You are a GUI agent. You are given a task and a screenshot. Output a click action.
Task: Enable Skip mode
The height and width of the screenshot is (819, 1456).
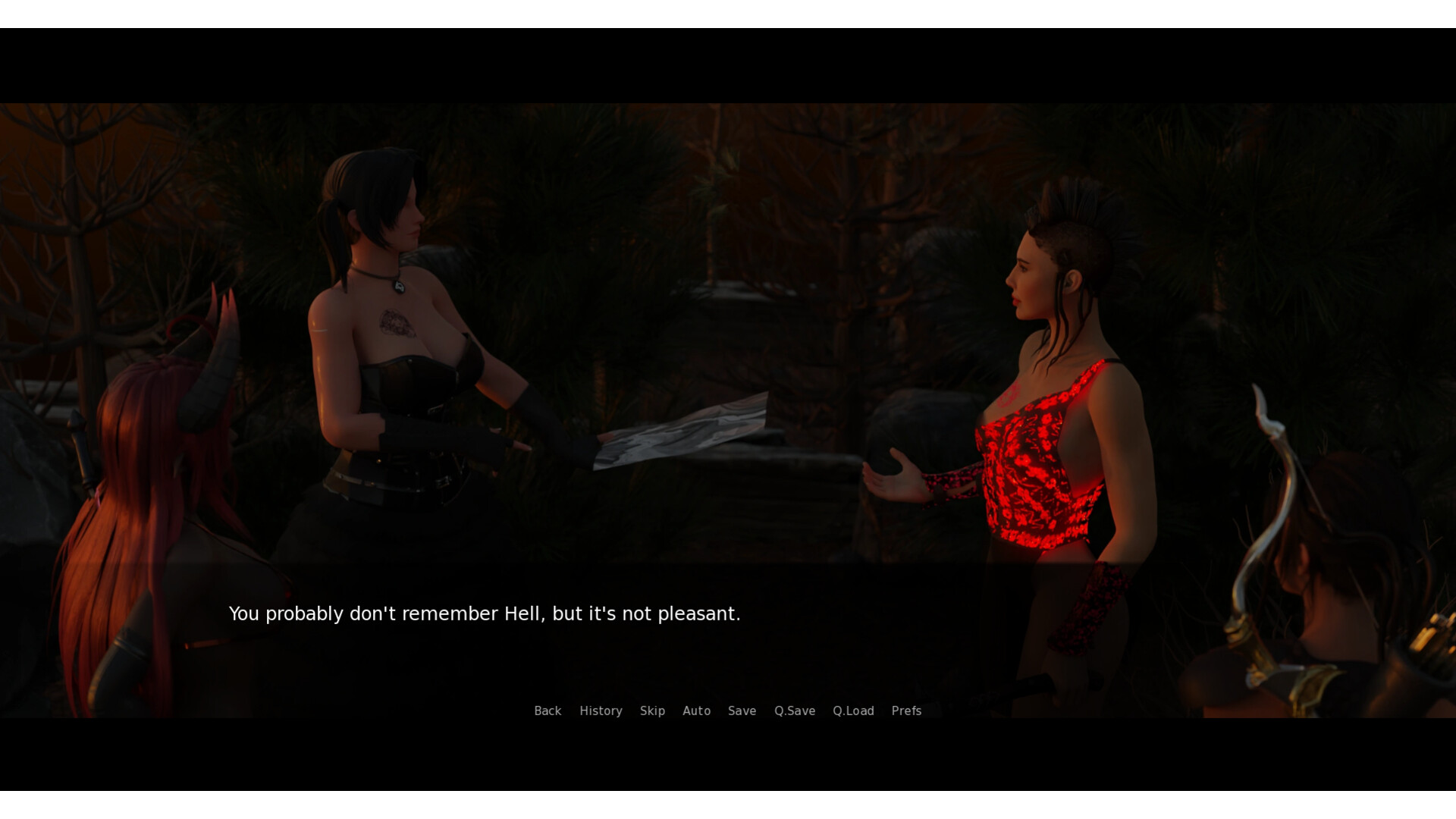pos(652,711)
